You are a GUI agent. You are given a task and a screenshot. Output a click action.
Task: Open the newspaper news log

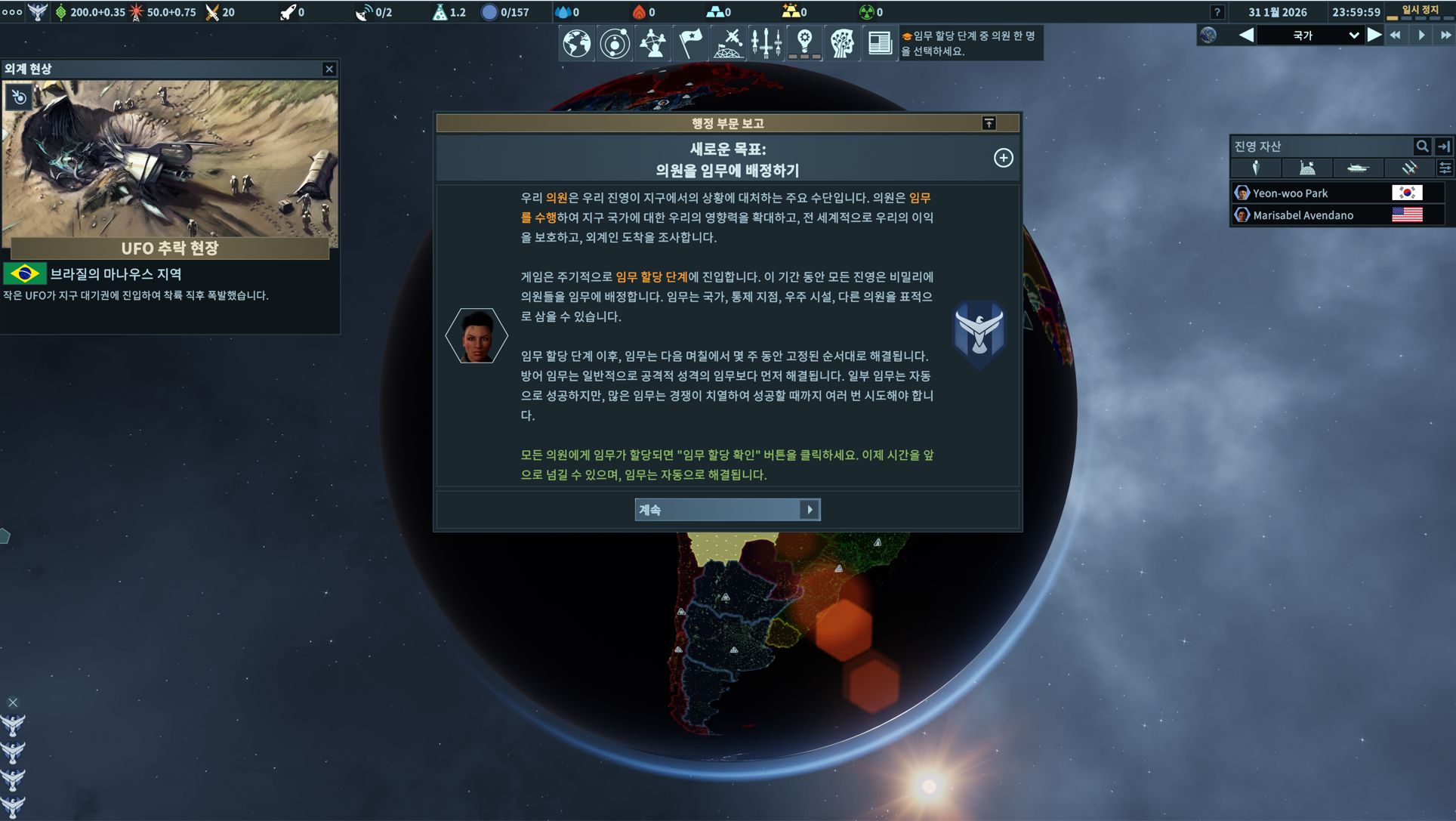[879, 43]
